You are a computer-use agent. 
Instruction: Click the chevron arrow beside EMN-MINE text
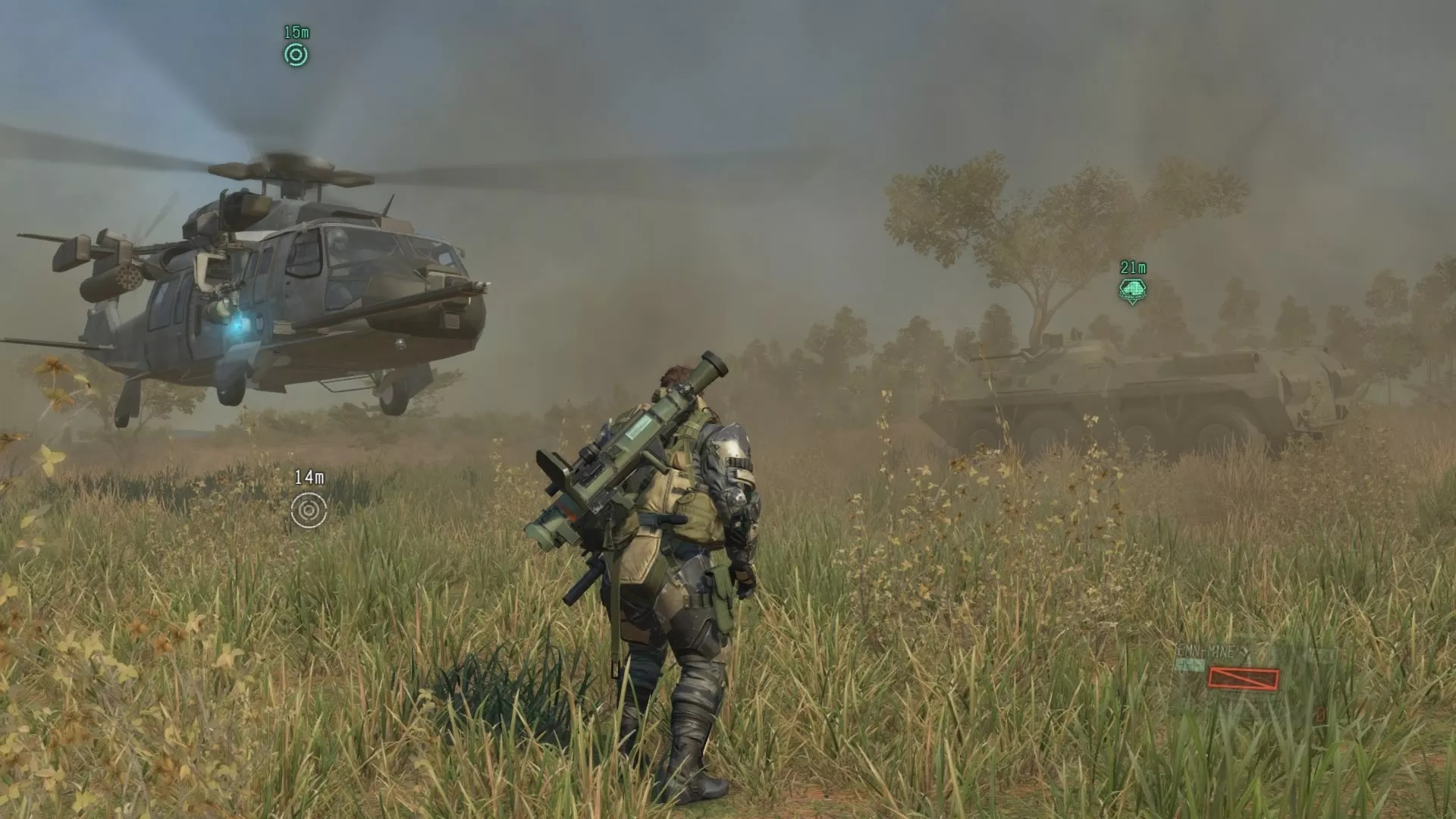[x=1242, y=651]
